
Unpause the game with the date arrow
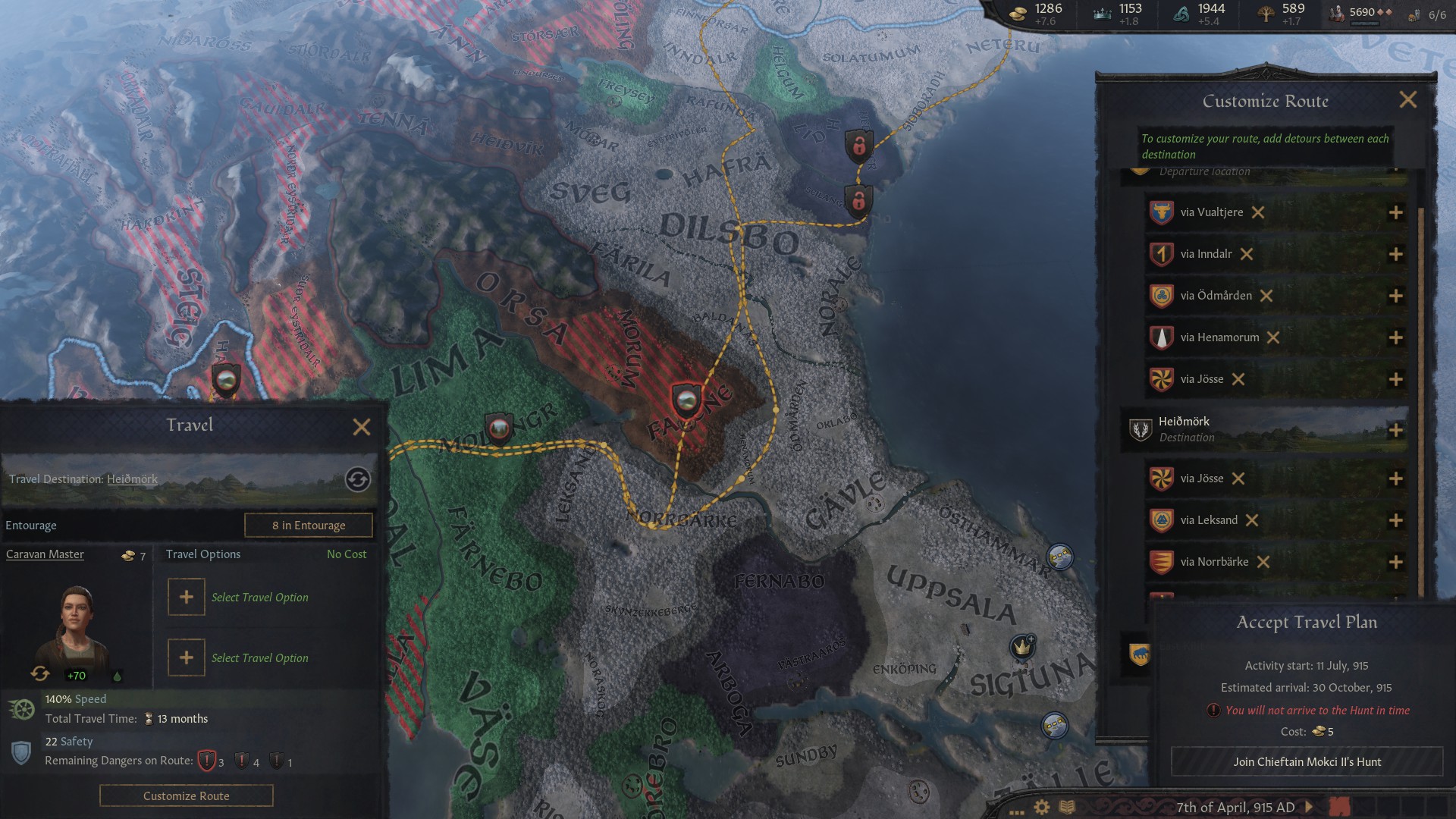pos(1308,808)
